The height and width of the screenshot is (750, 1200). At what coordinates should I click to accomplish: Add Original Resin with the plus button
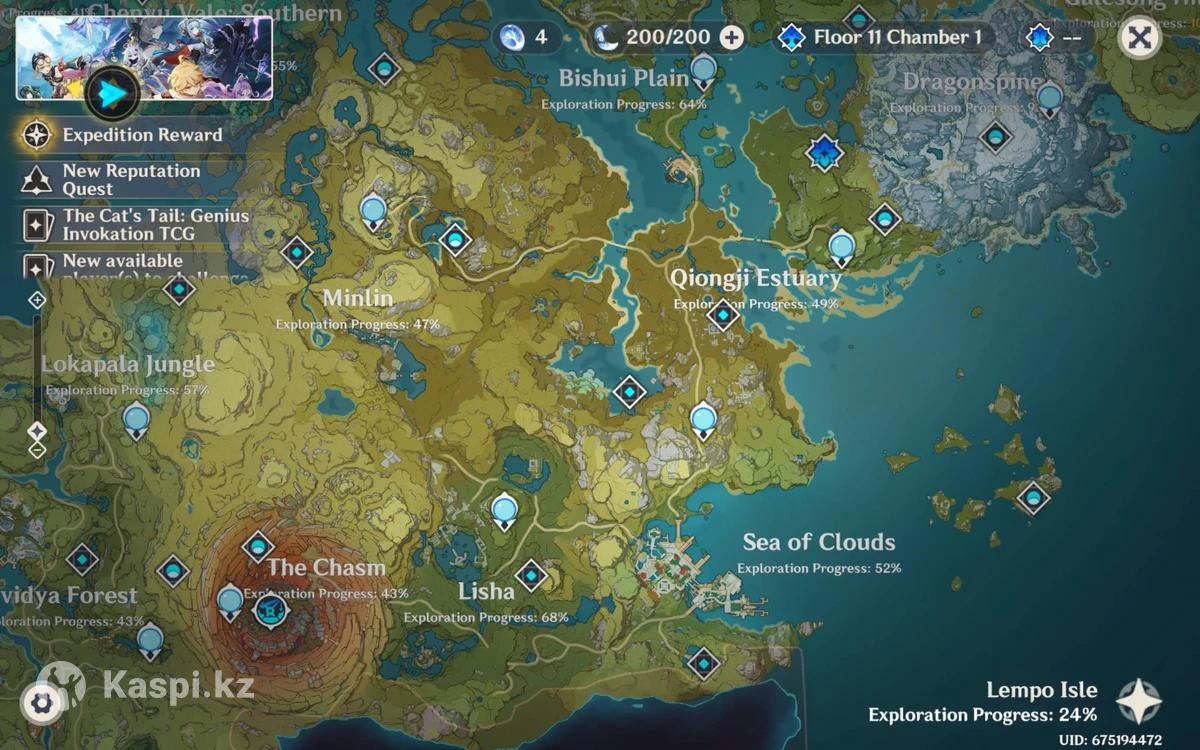click(x=732, y=38)
